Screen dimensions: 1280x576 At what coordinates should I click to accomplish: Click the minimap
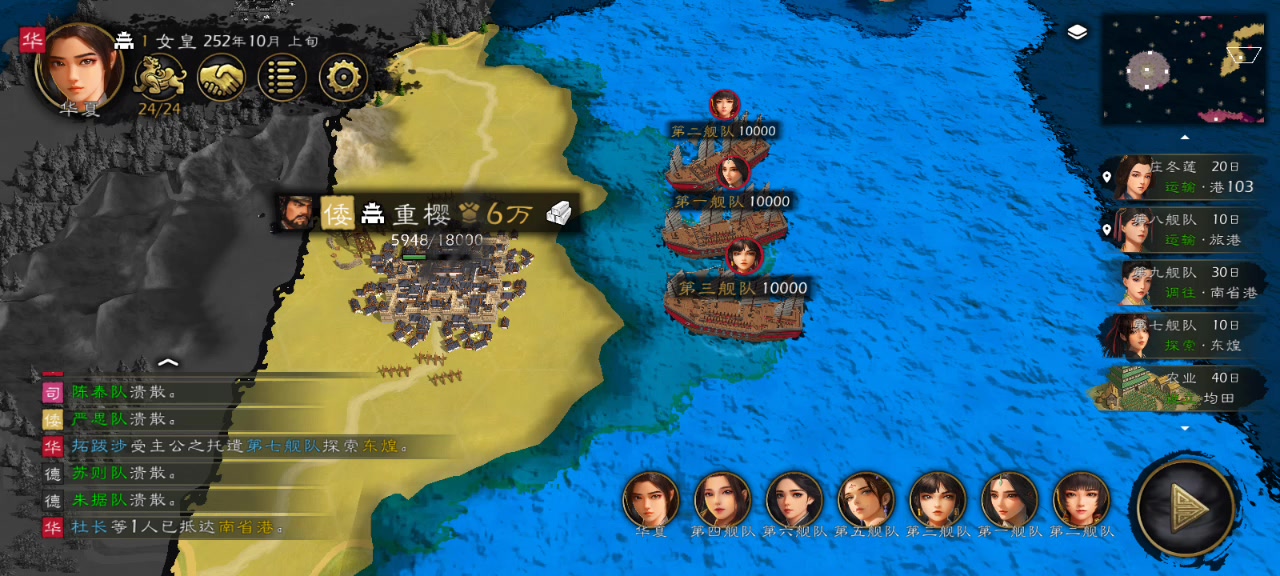pos(1183,69)
